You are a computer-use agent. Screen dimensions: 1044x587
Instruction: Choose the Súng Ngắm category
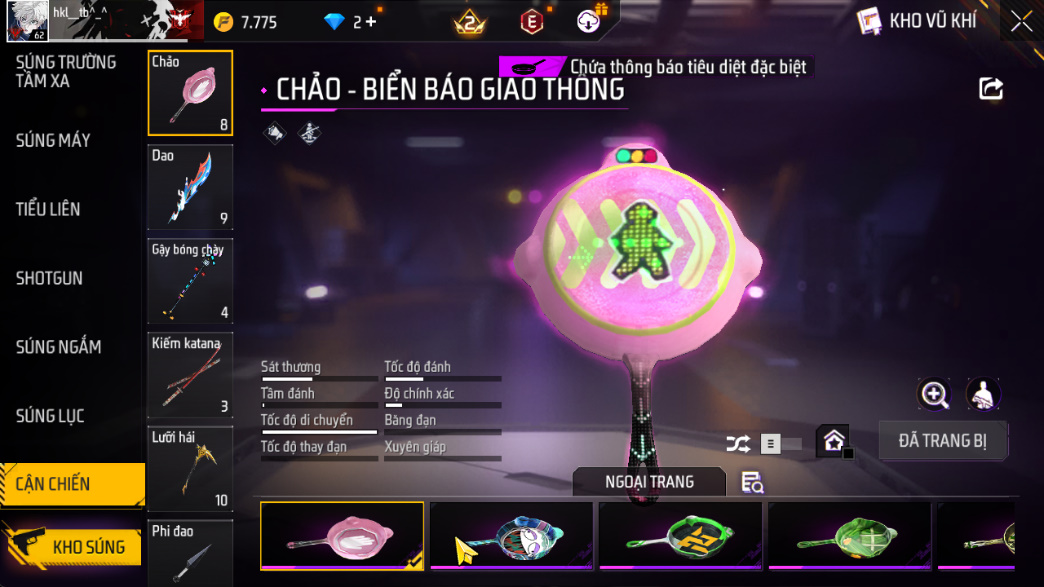click(x=58, y=347)
